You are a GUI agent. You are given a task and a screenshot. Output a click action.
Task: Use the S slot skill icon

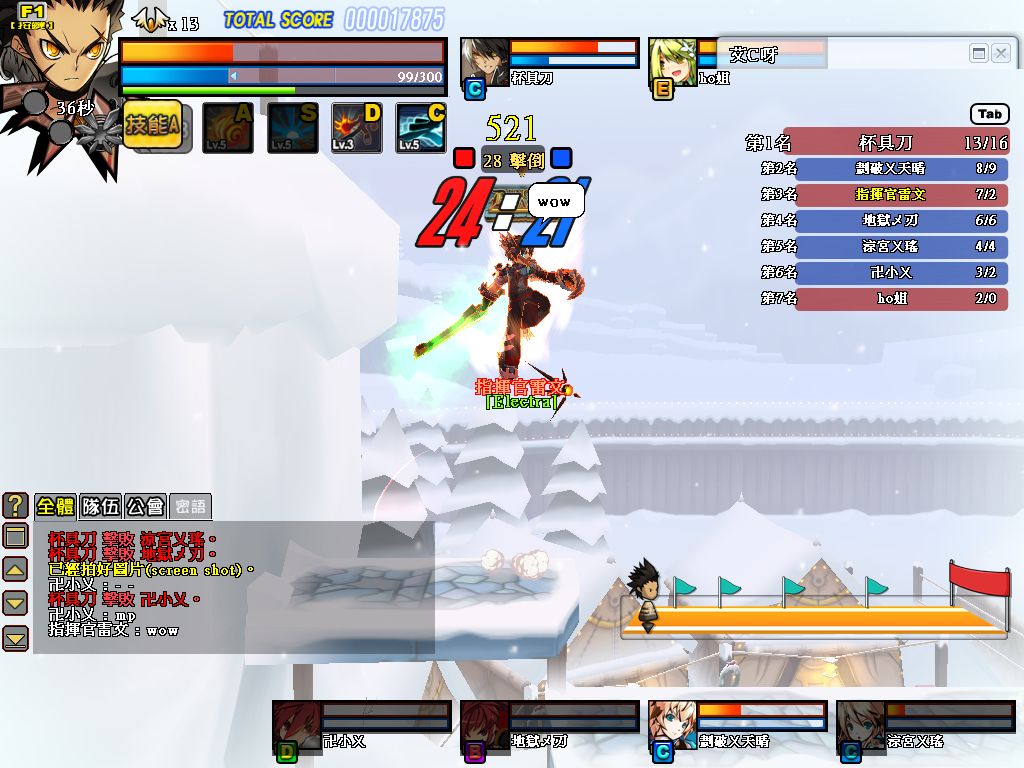point(292,128)
